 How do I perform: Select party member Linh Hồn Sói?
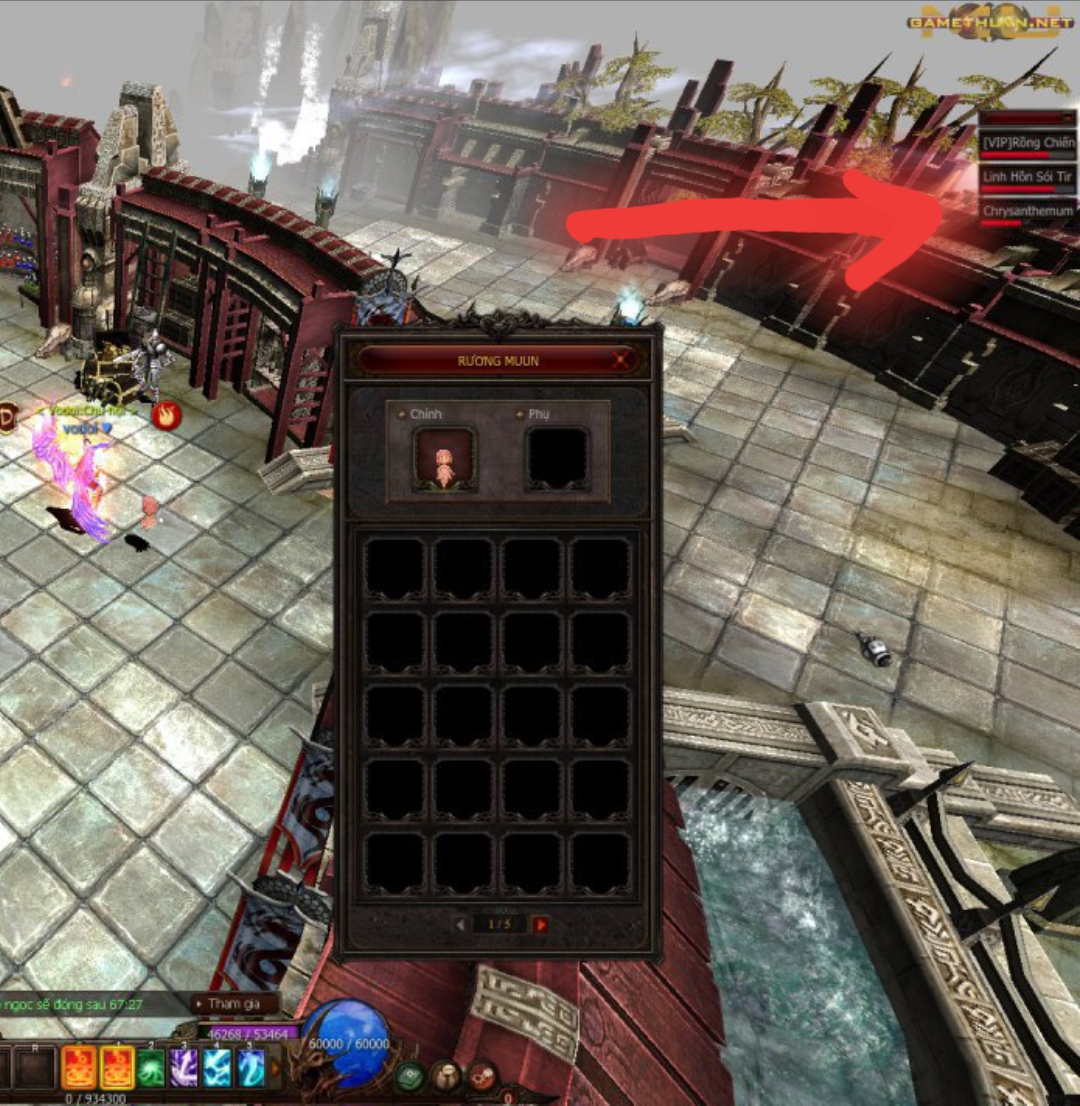tap(1027, 177)
